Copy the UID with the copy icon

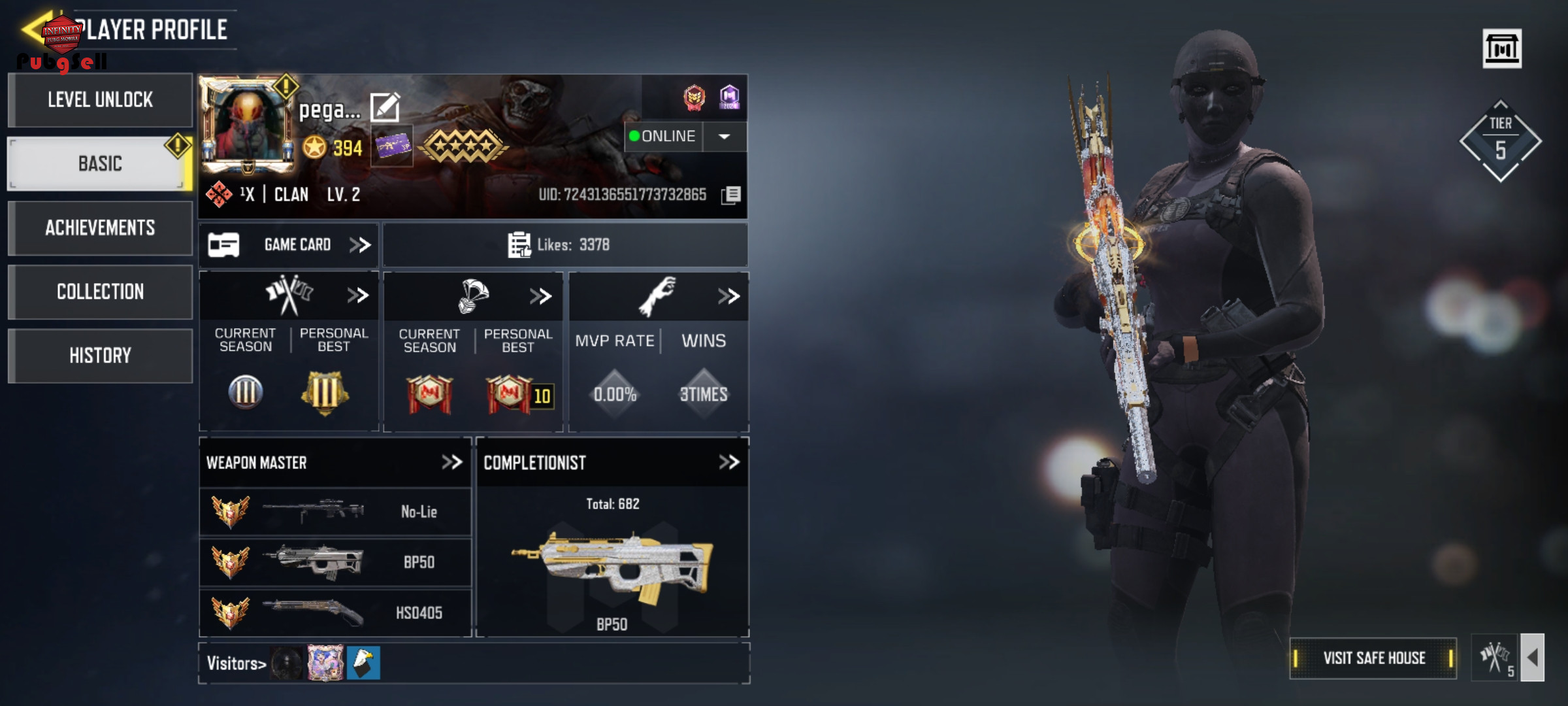click(732, 194)
